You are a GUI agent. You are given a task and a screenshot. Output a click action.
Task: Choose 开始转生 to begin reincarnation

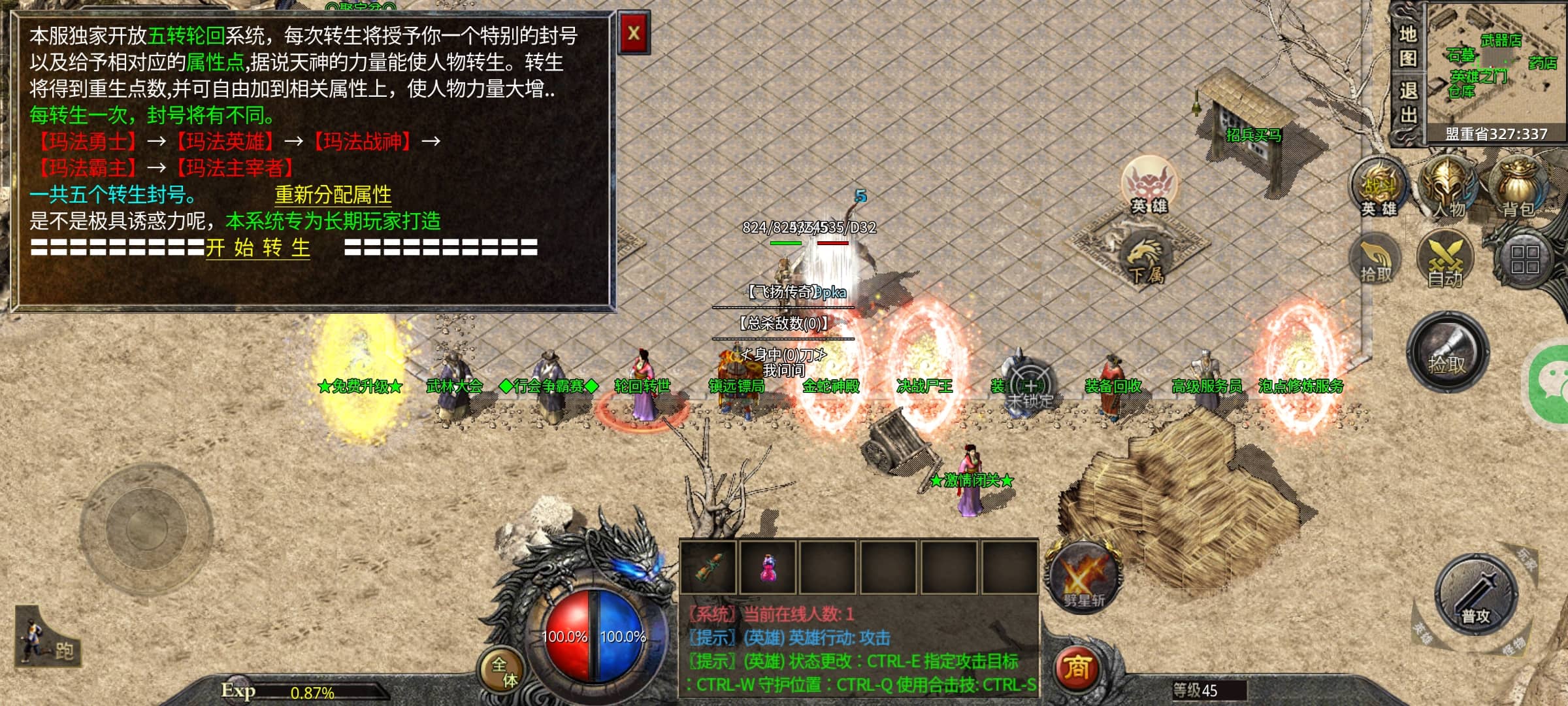pyautogui.click(x=258, y=248)
